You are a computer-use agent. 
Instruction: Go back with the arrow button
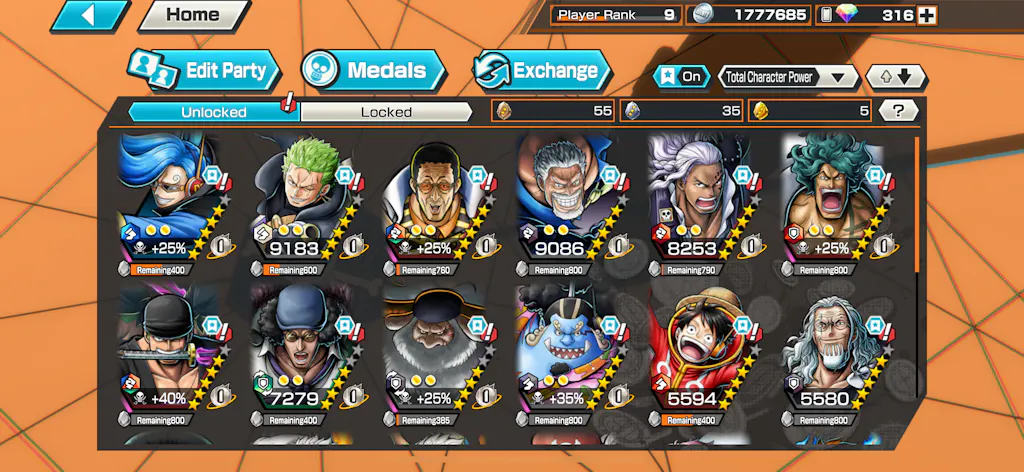point(89,16)
